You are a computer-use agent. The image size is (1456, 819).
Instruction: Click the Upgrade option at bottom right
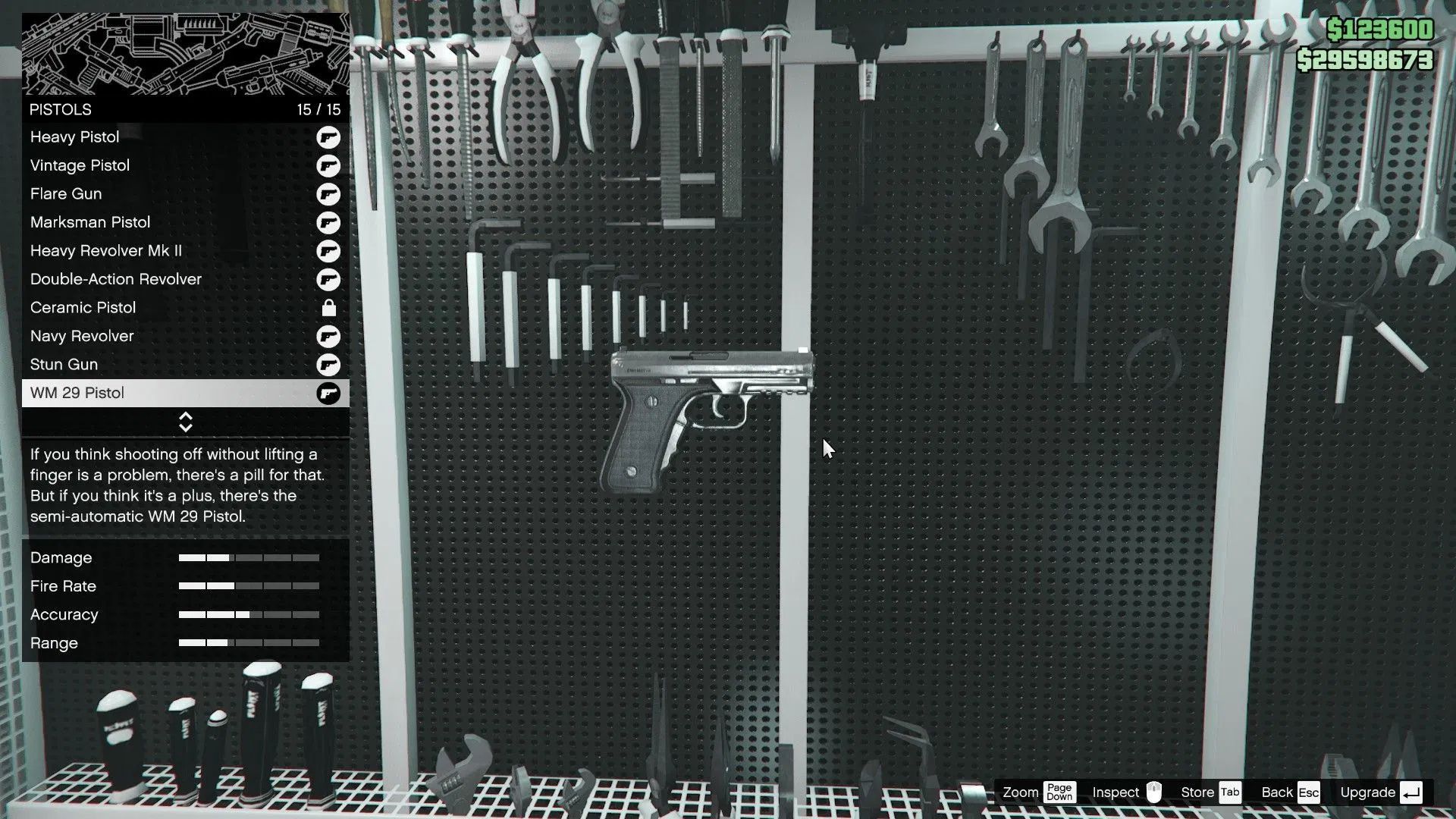tap(1370, 792)
